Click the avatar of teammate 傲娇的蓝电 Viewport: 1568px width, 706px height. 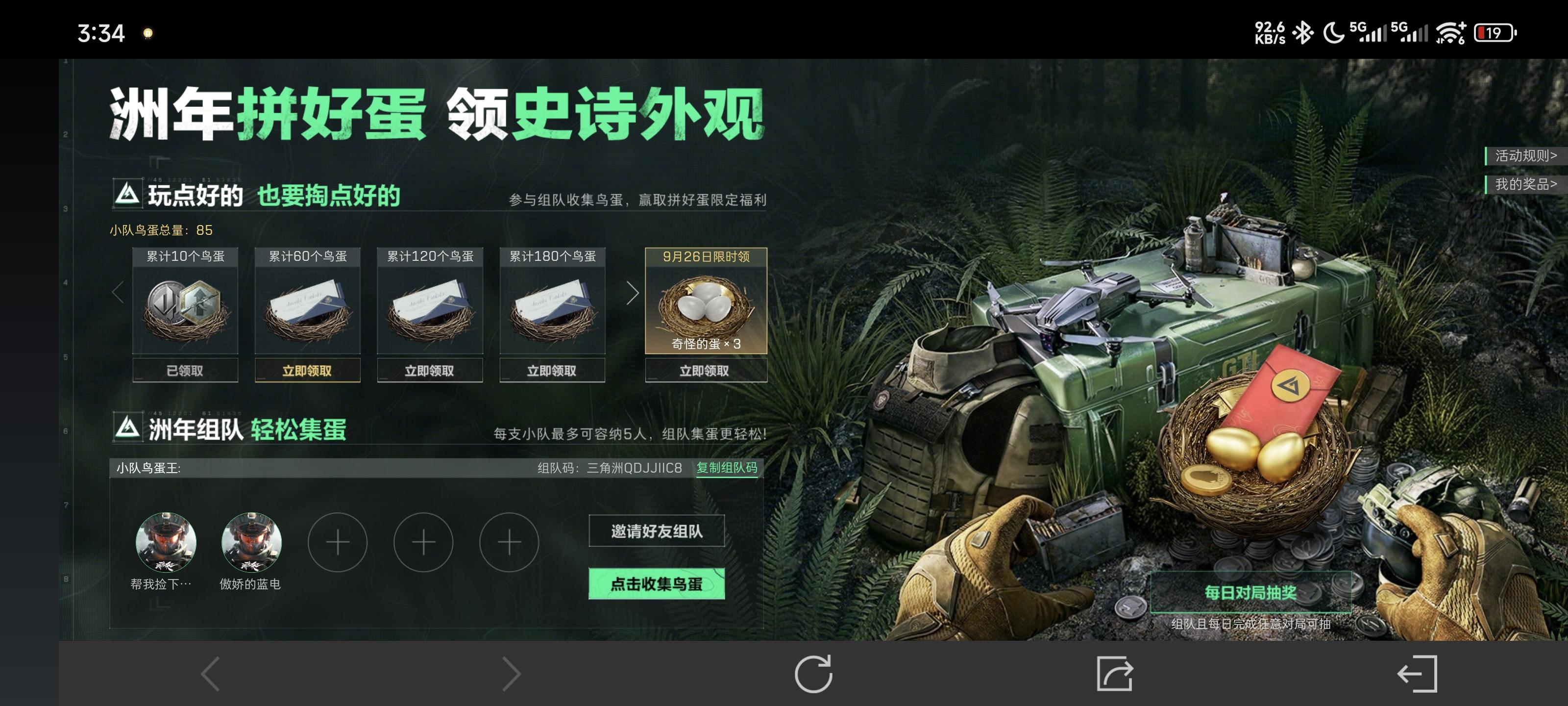coord(251,542)
